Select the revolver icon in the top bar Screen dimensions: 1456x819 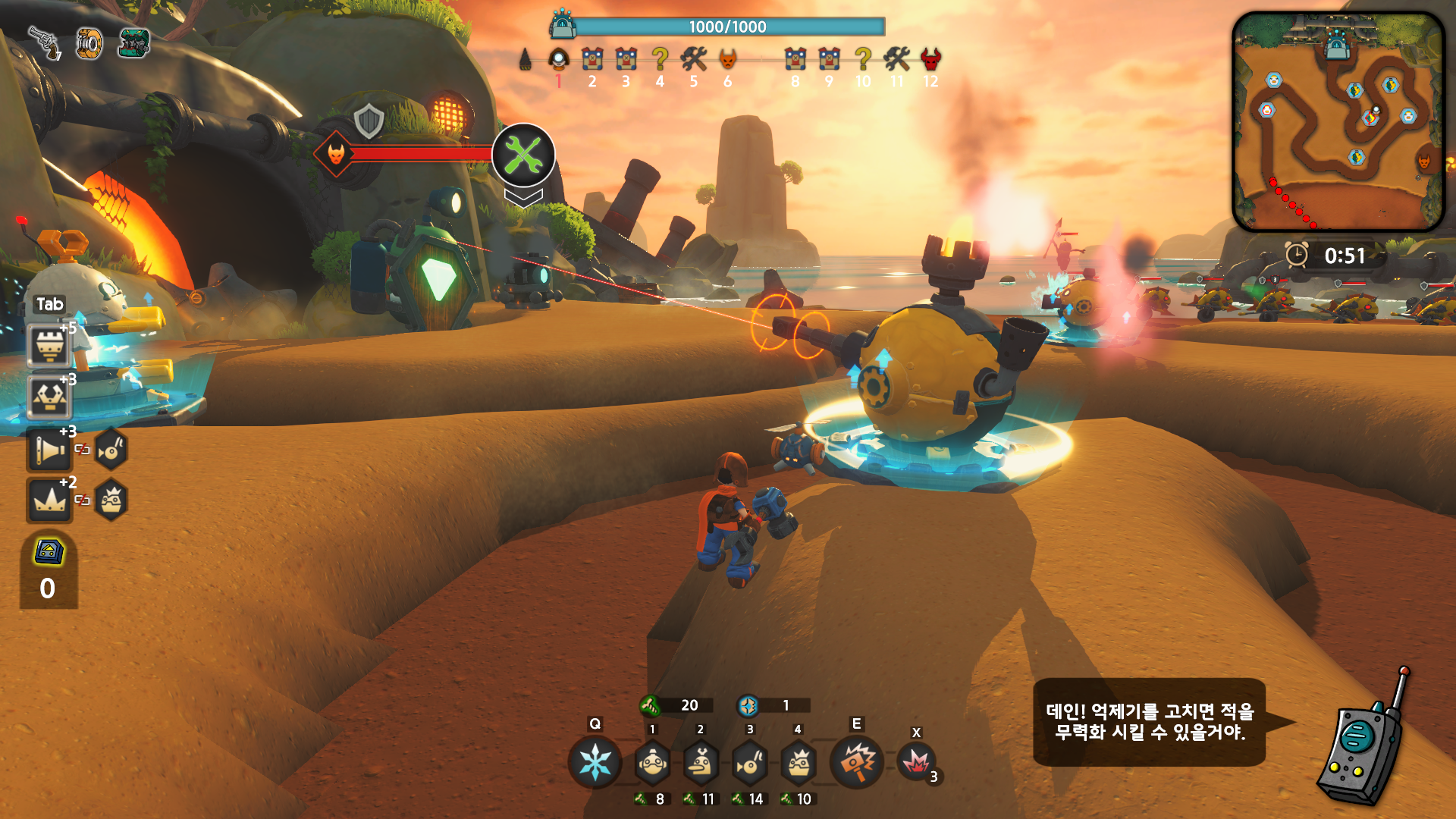tap(45, 42)
